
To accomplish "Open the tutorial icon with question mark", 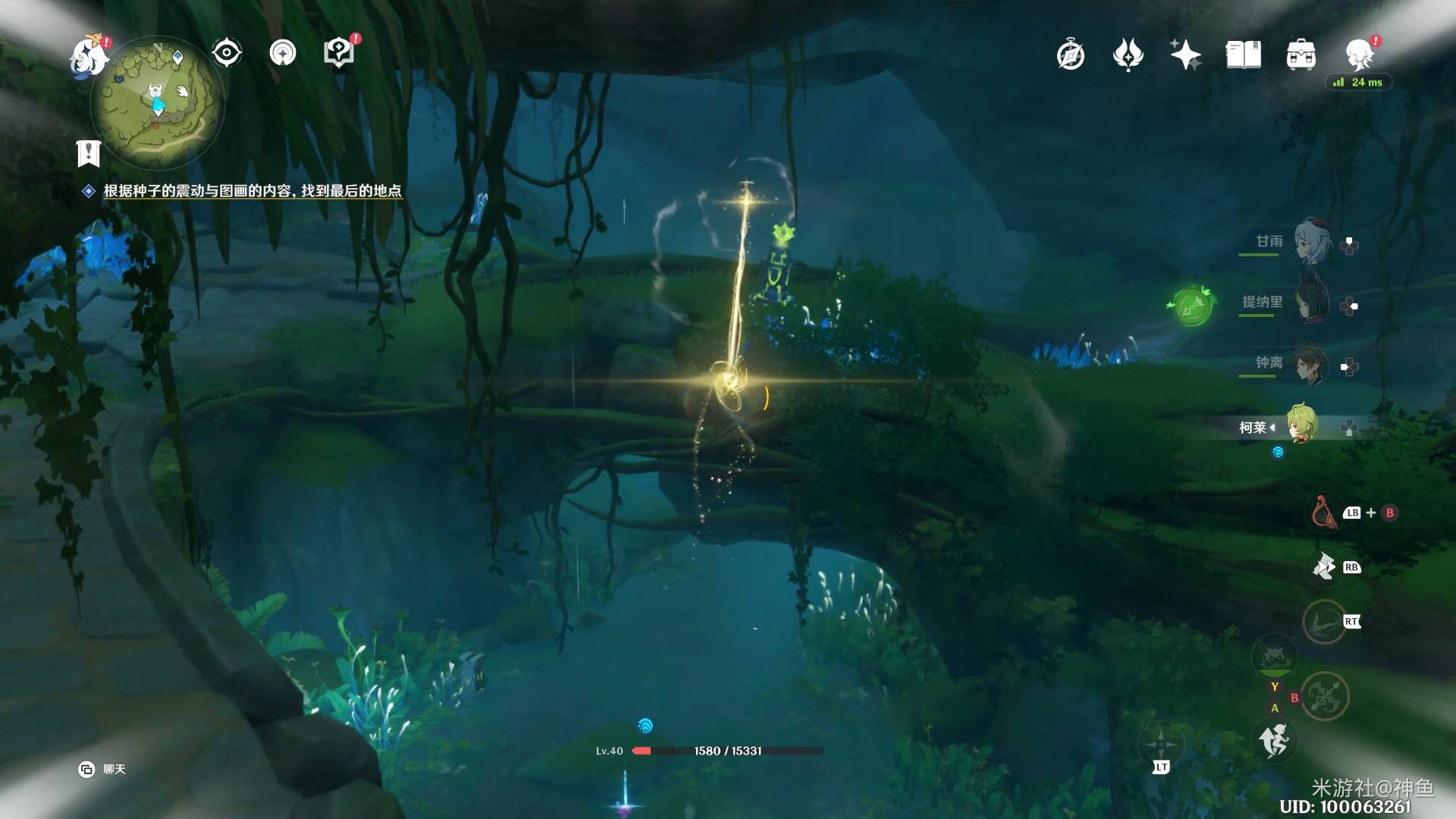I will click(339, 53).
